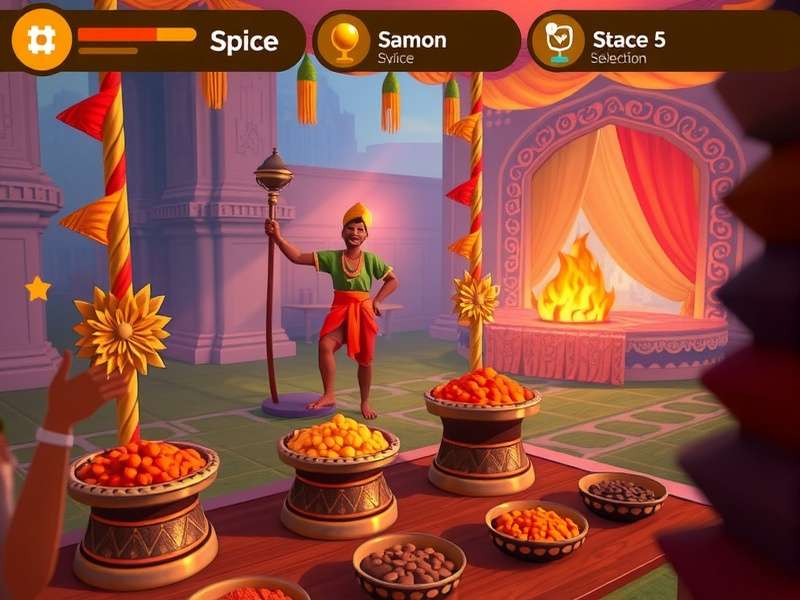Select the Samon spice panel
Viewport: 800px width, 600px height.
[416, 42]
